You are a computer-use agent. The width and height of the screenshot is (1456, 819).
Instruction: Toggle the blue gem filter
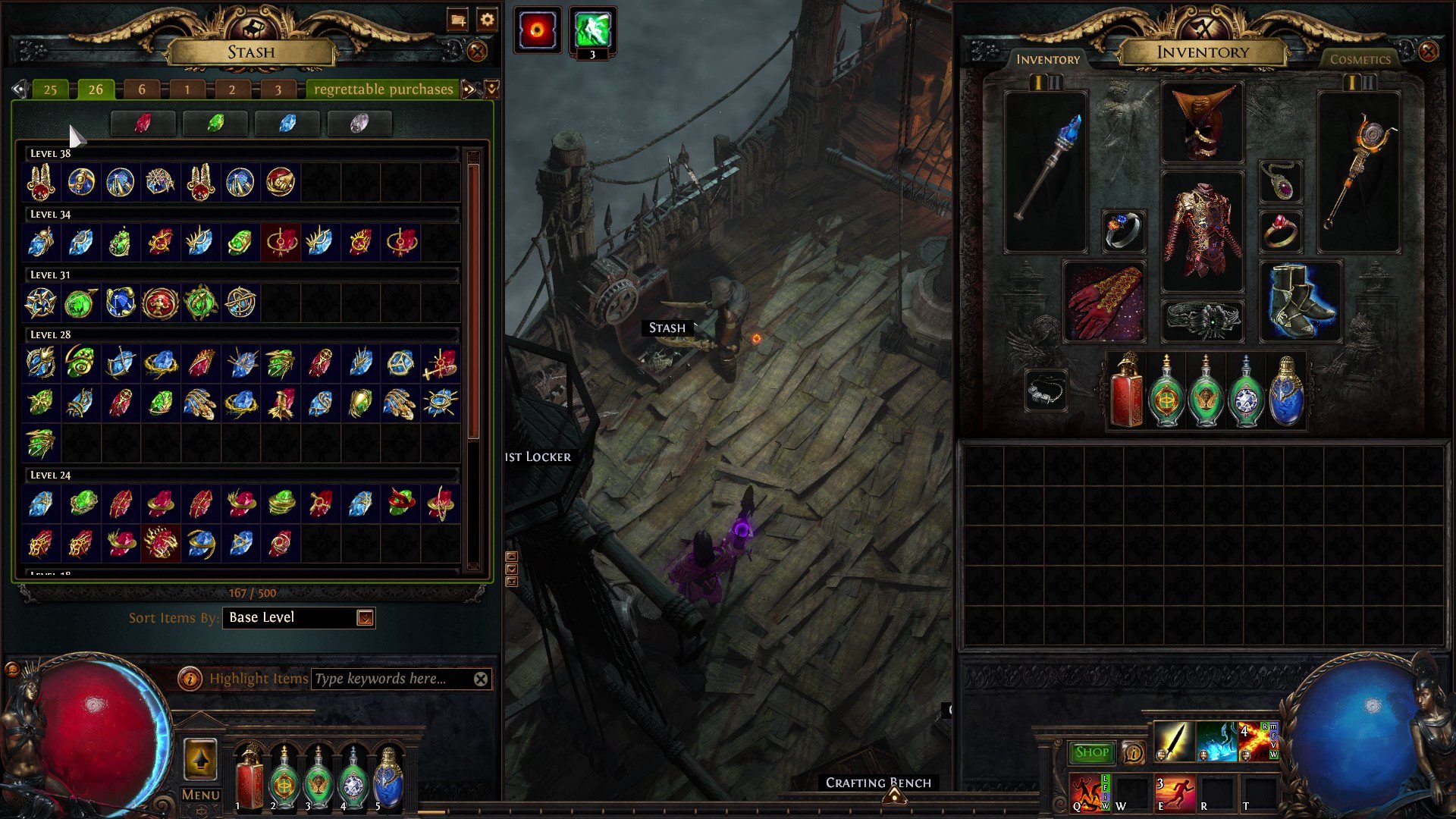287,122
